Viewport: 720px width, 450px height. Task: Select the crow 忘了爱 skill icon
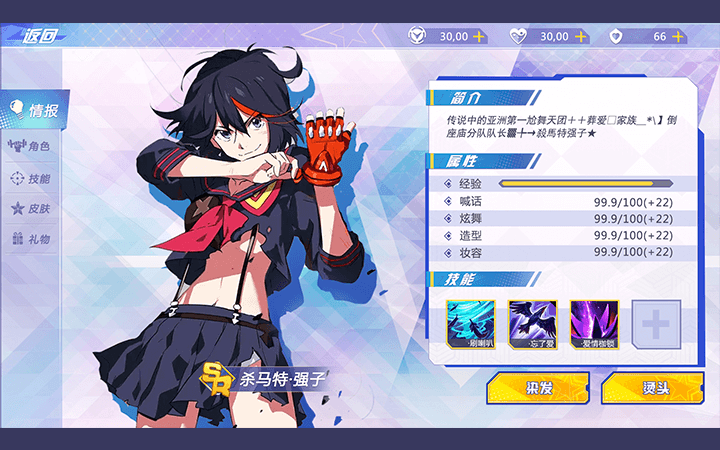pos(532,323)
